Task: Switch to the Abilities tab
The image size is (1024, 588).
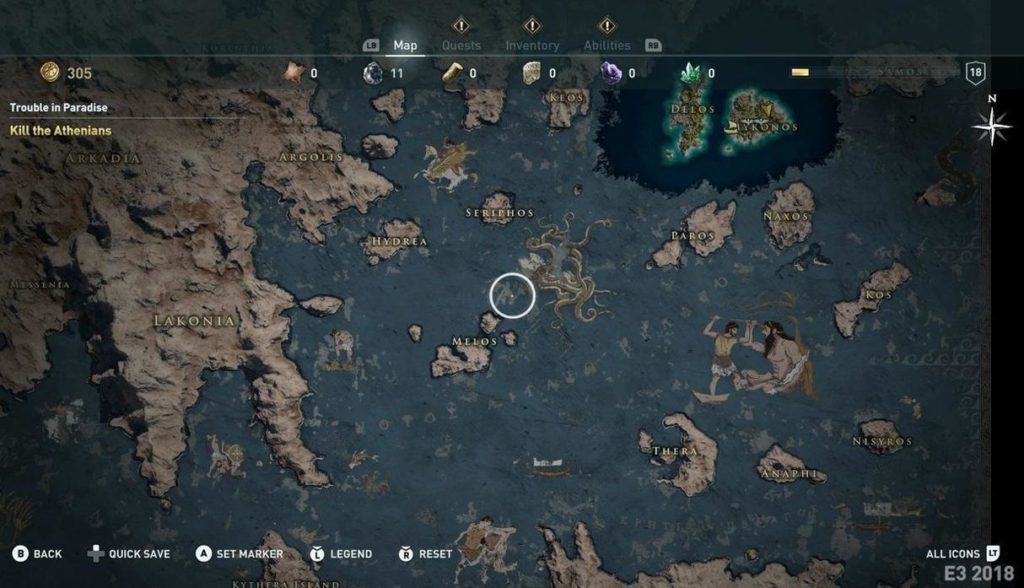Action: (607, 45)
